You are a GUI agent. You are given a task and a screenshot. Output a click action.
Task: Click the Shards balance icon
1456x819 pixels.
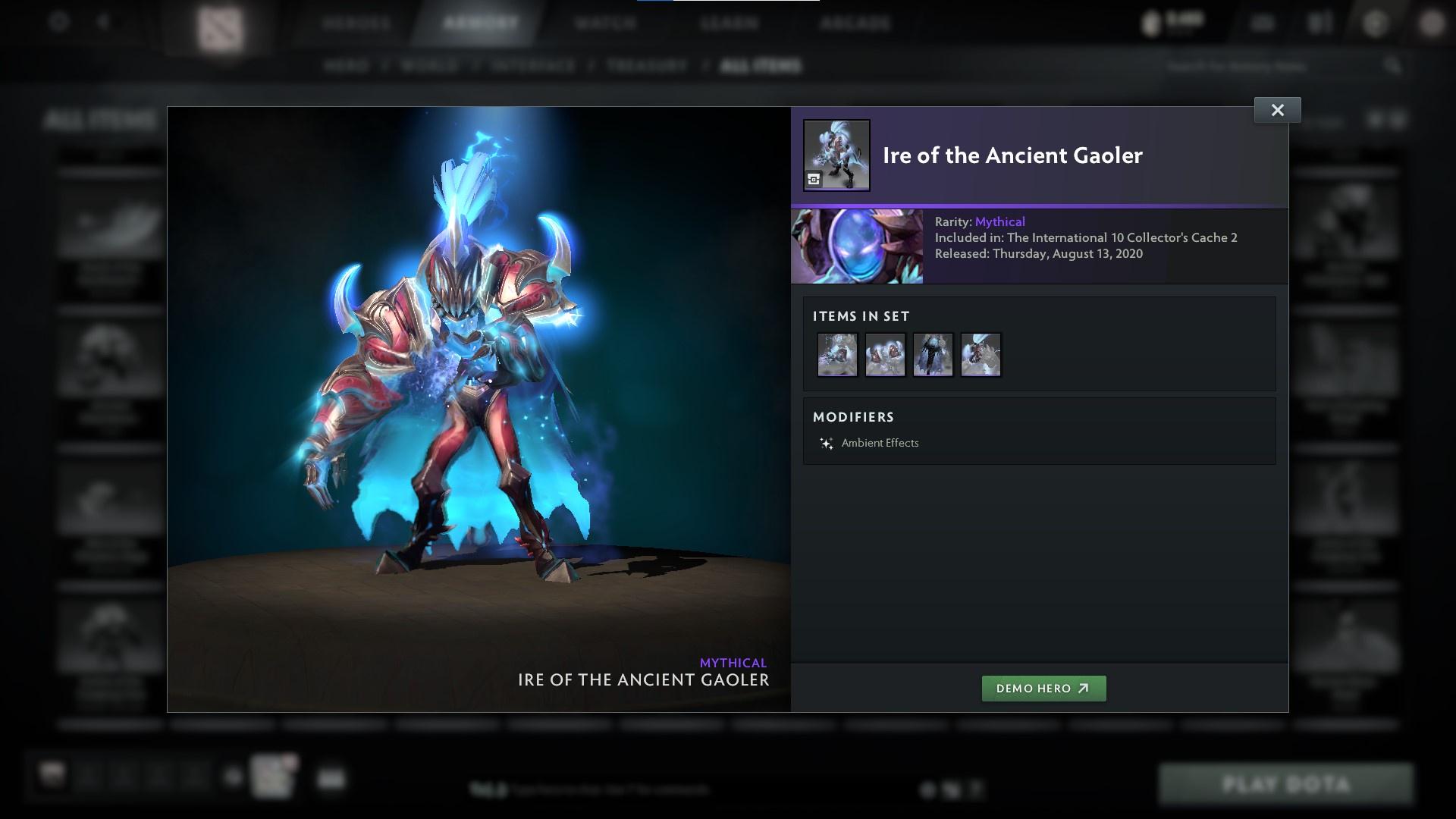coord(1152,23)
